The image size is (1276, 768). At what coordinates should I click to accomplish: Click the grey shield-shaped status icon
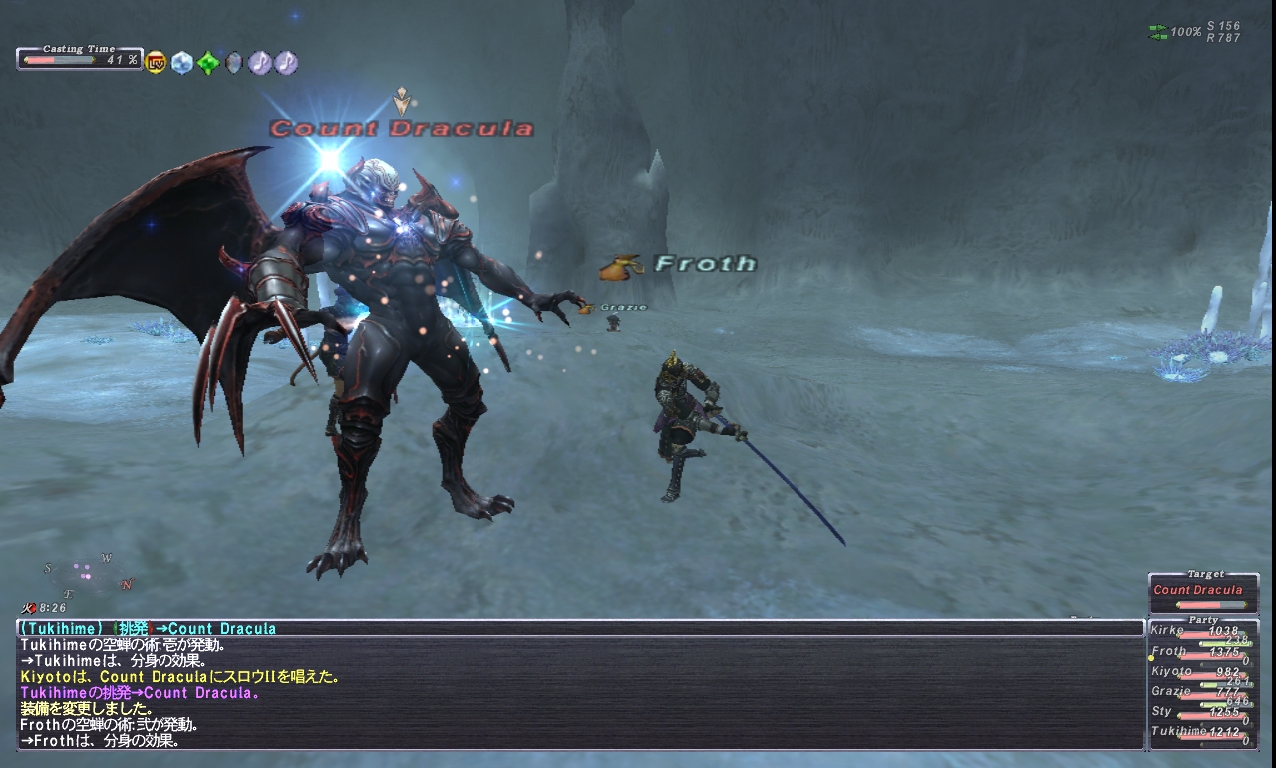coord(234,63)
